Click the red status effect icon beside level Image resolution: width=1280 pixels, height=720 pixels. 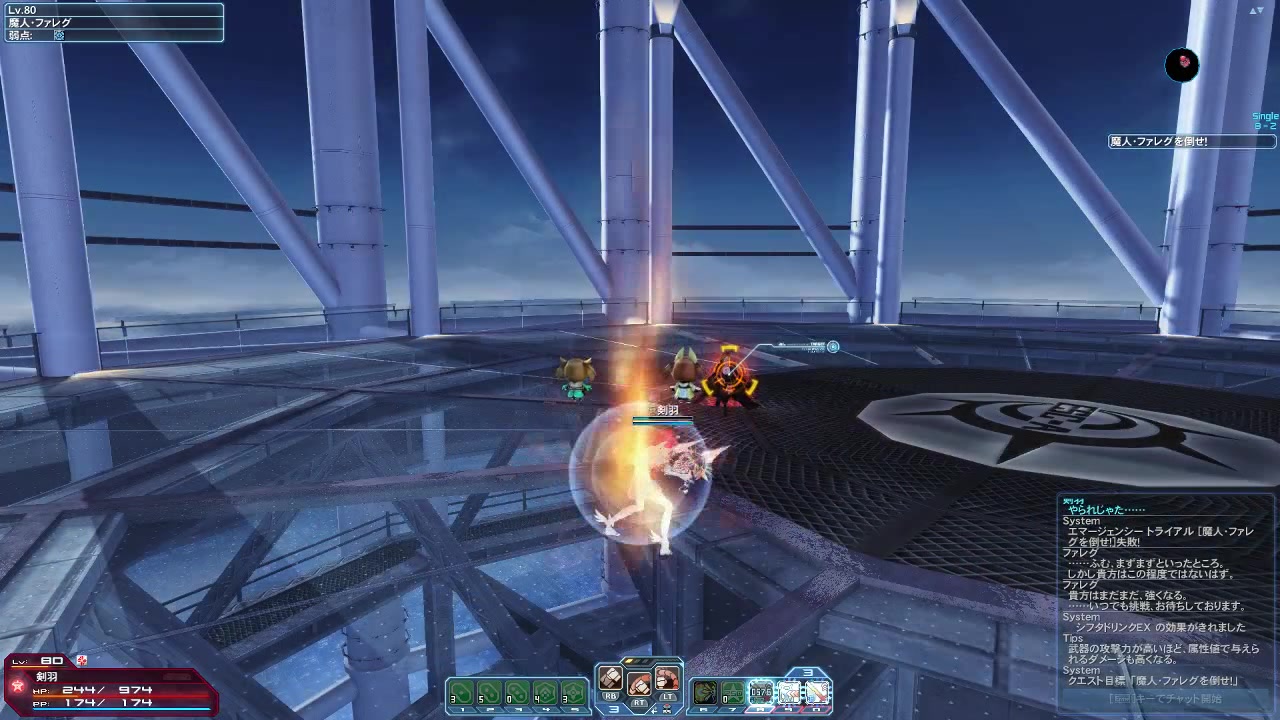82,660
